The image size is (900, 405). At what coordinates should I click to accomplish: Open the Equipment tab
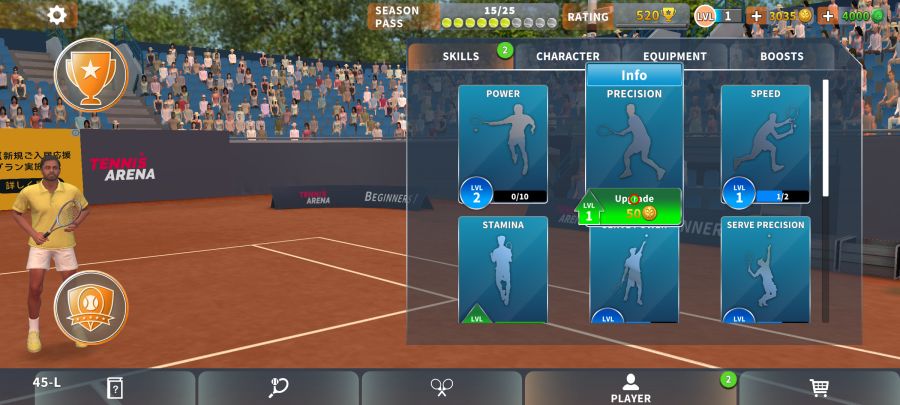coord(675,57)
